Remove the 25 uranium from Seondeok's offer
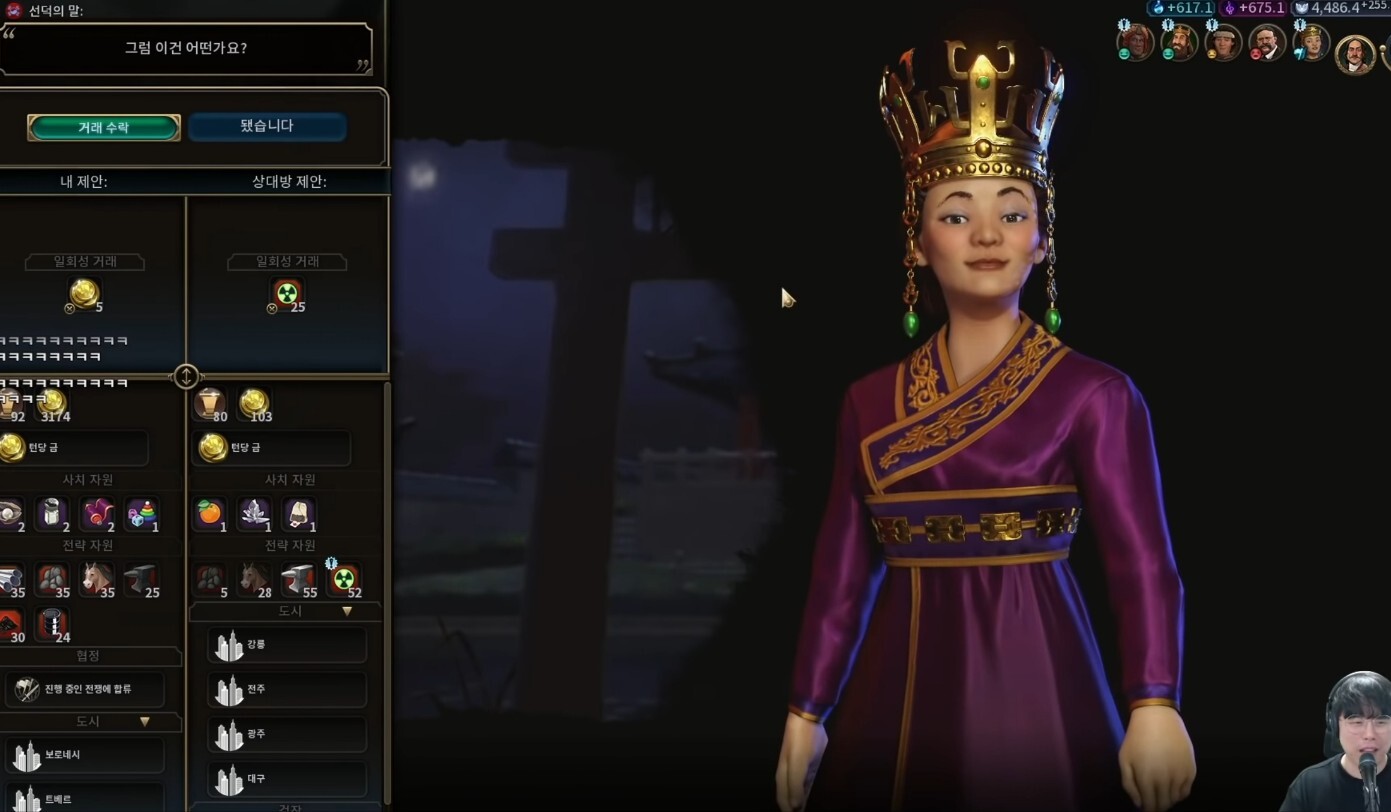 [x=287, y=293]
